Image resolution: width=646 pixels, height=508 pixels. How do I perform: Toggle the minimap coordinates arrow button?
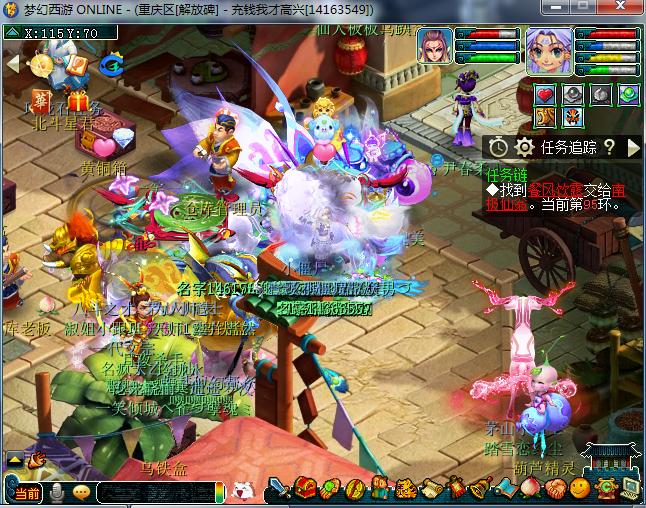pos(11,32)
